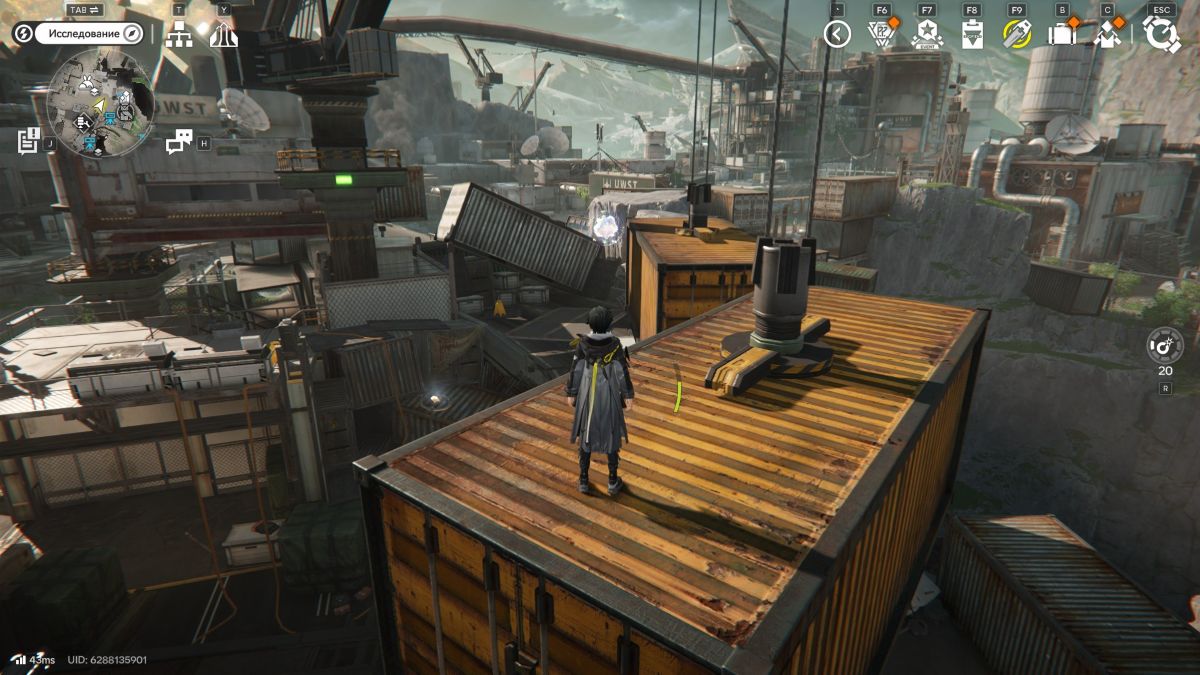Open the circular minimap
Image resolution: width=1200 pixels, height=675 pixels.
coord(99,105)
